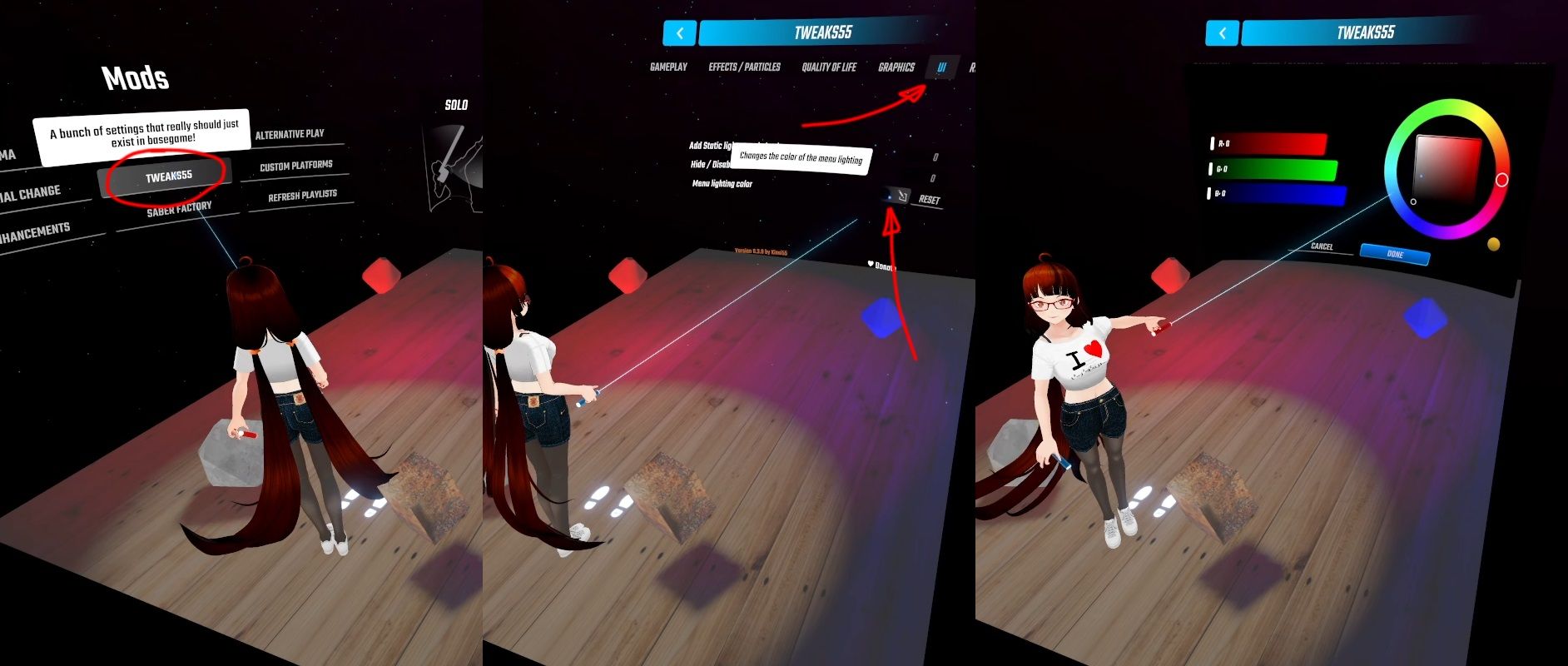The height and width of the screenshot is (666, 1568).
Task: Click the back chevron on the color picker screen
Action: [x=1221, y=34]
